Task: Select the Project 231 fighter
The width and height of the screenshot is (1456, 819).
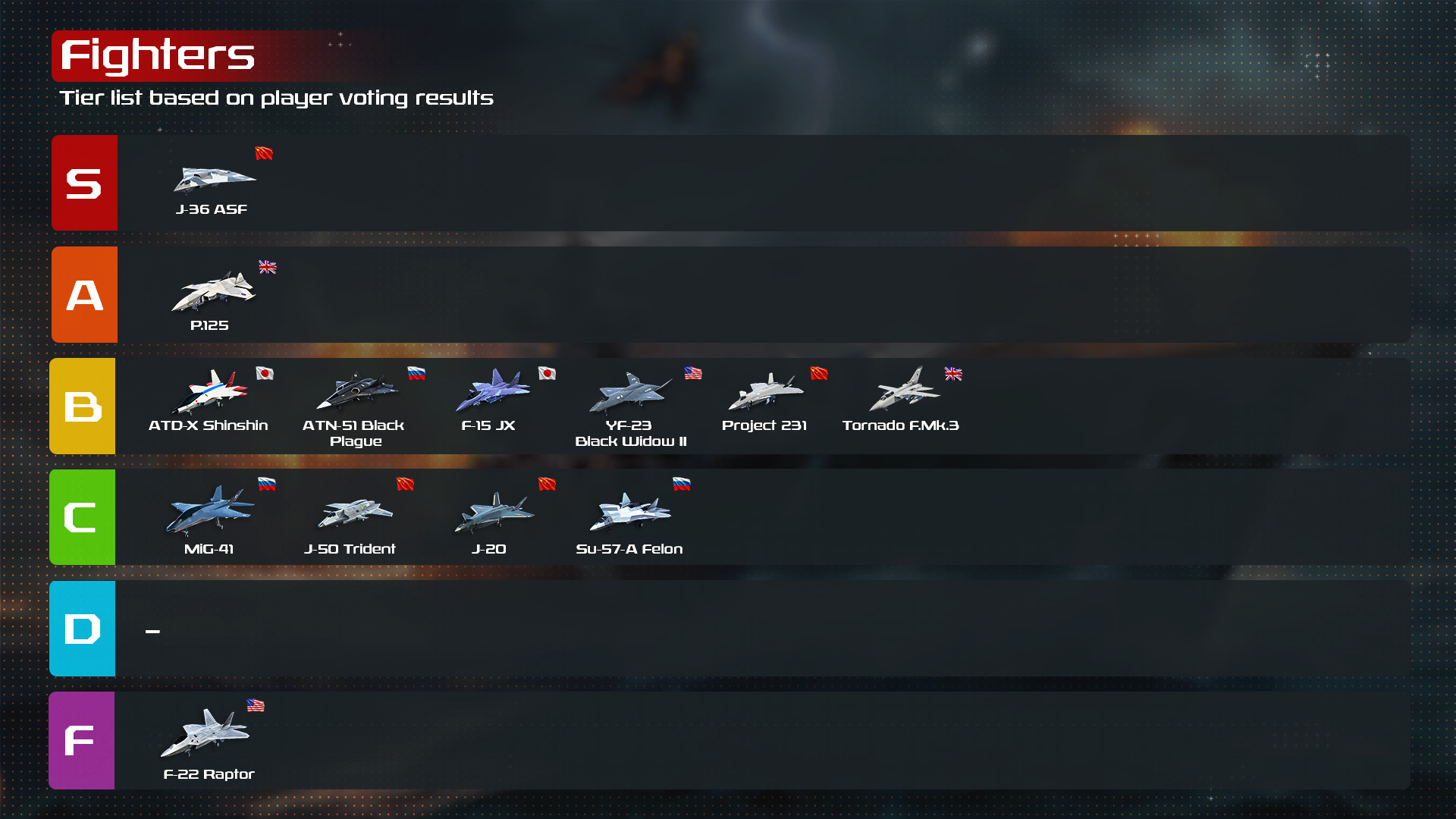Action: point(765,391)
